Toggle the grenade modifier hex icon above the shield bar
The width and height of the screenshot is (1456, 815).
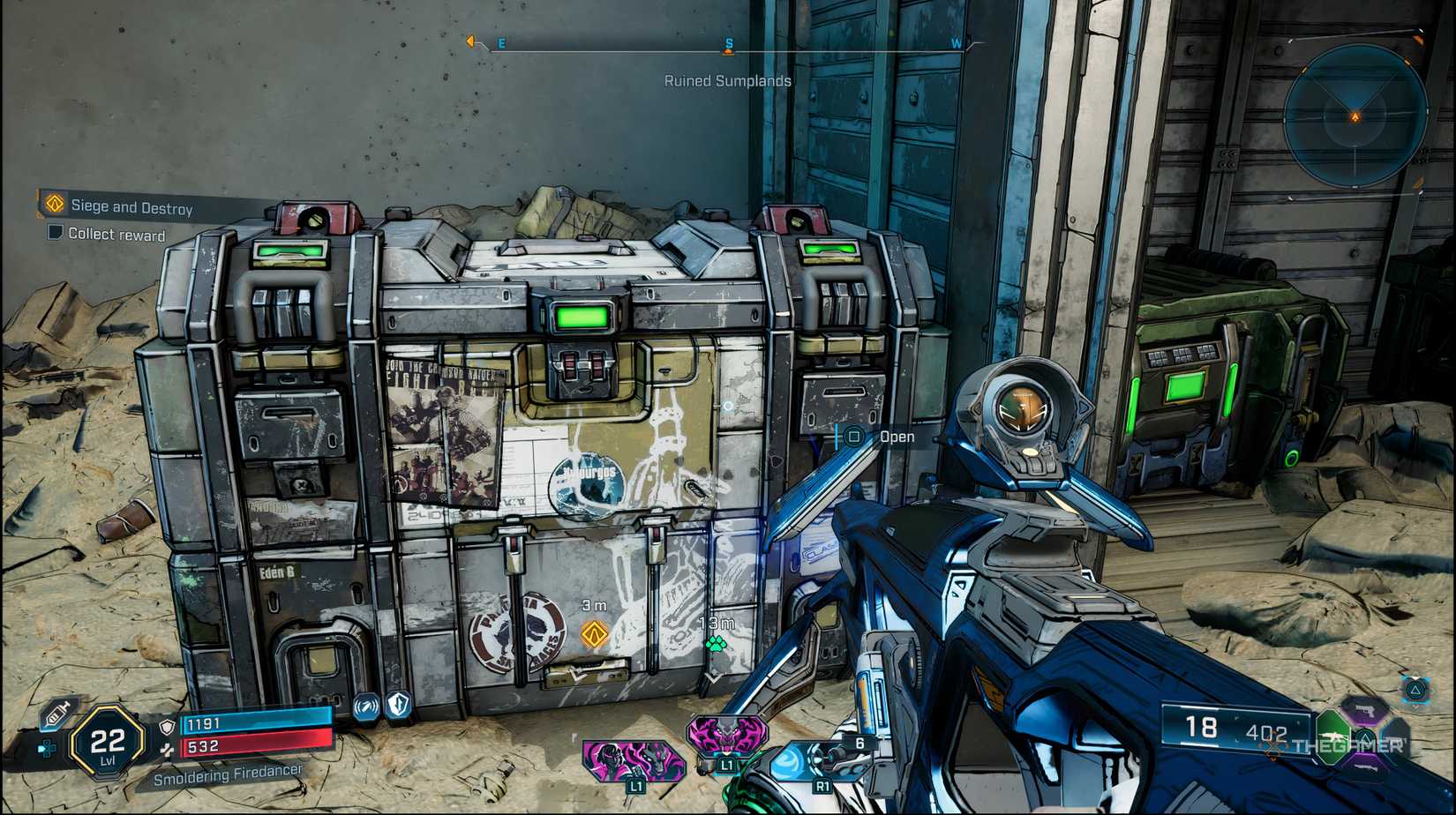click(365, 708)
